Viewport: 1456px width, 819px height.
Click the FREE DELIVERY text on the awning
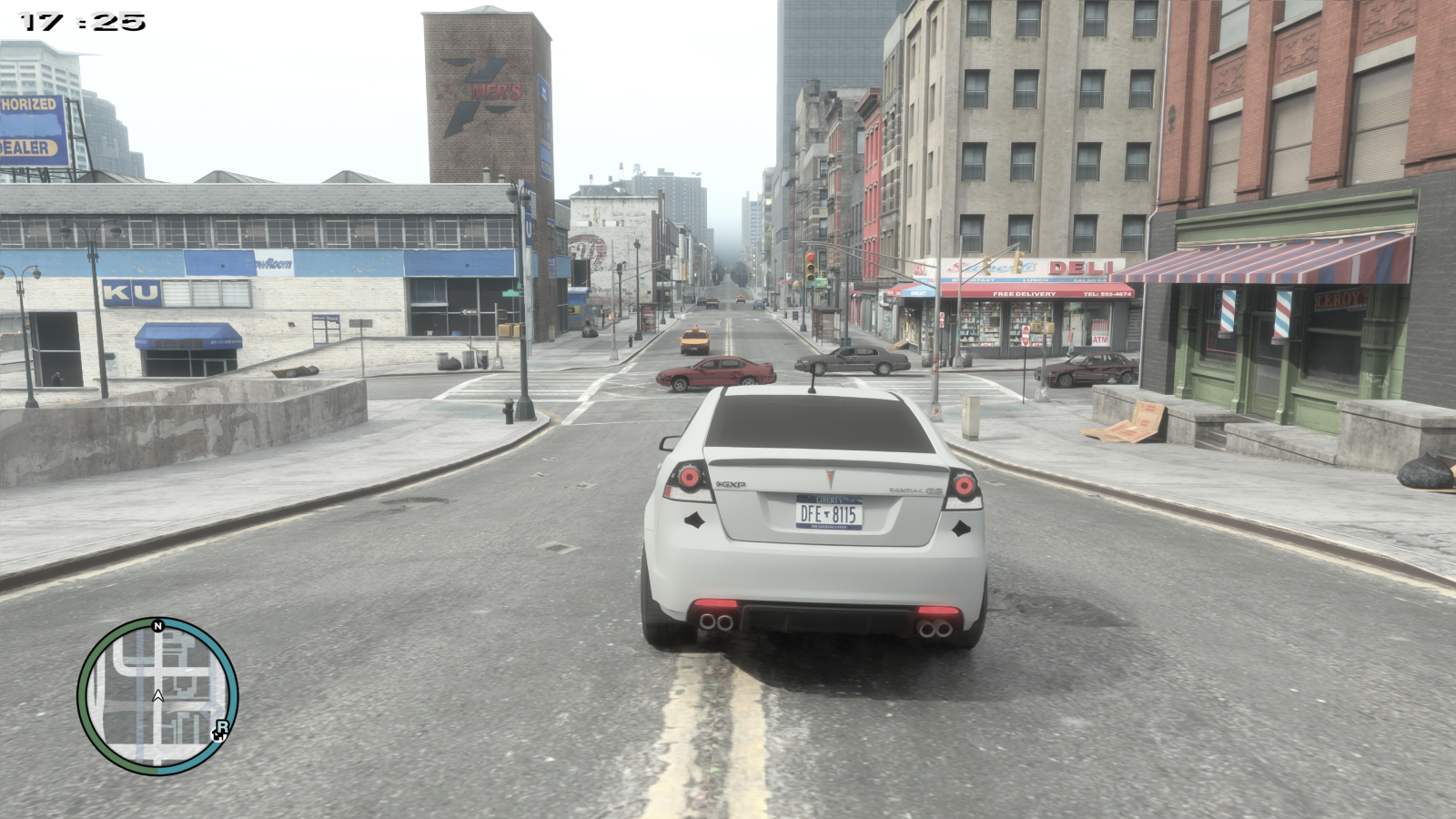1025,294
